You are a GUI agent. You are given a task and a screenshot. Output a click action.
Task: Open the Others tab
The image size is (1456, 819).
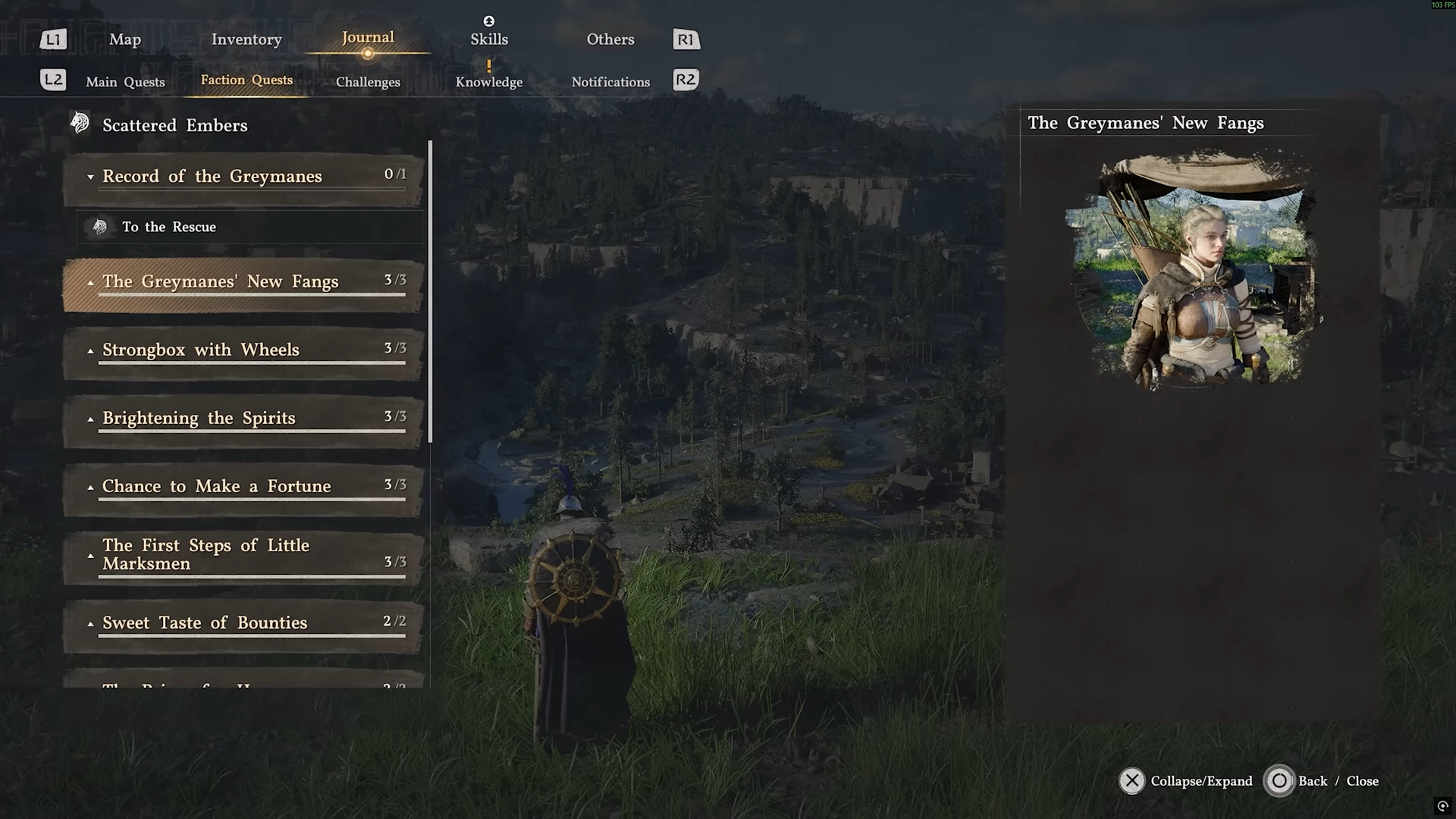[x=610, y=39]
